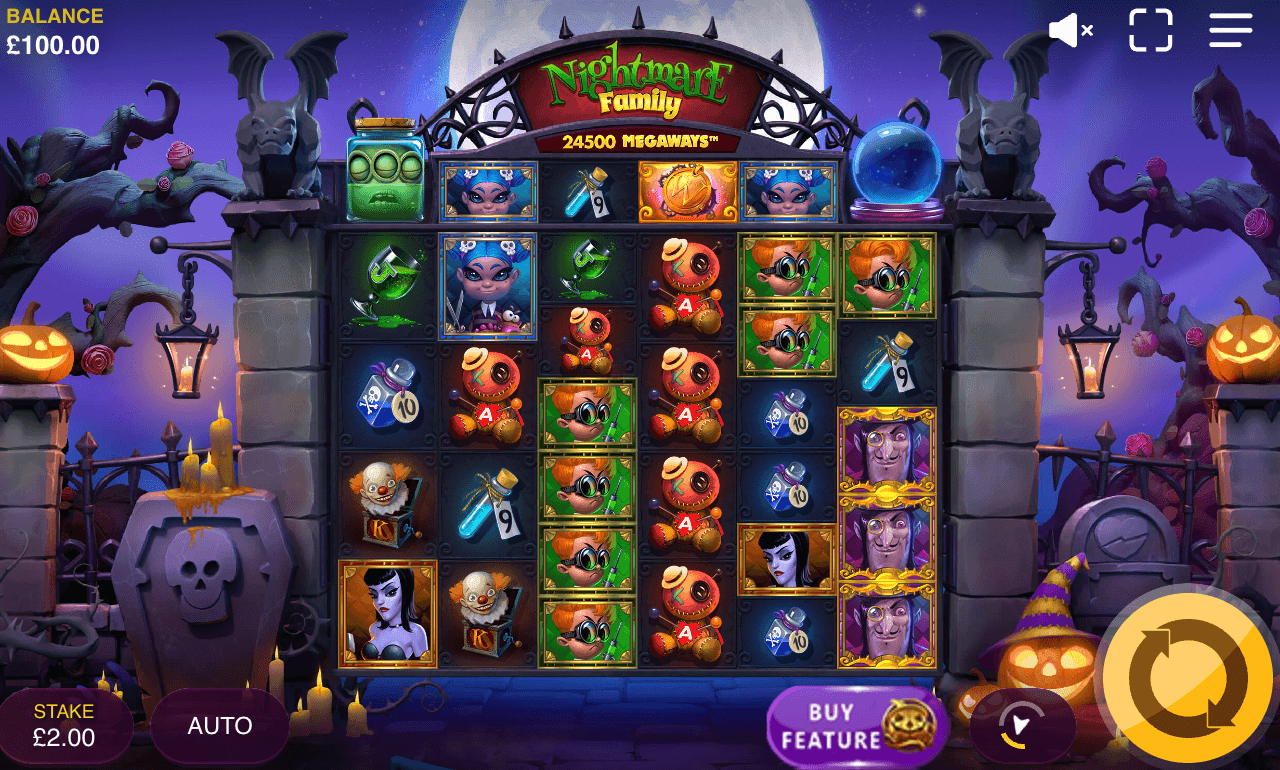The width and height of the screenshot is (1280, 770).
Task: Select the golden scatter coin symbol
Action: pos(690,193)
